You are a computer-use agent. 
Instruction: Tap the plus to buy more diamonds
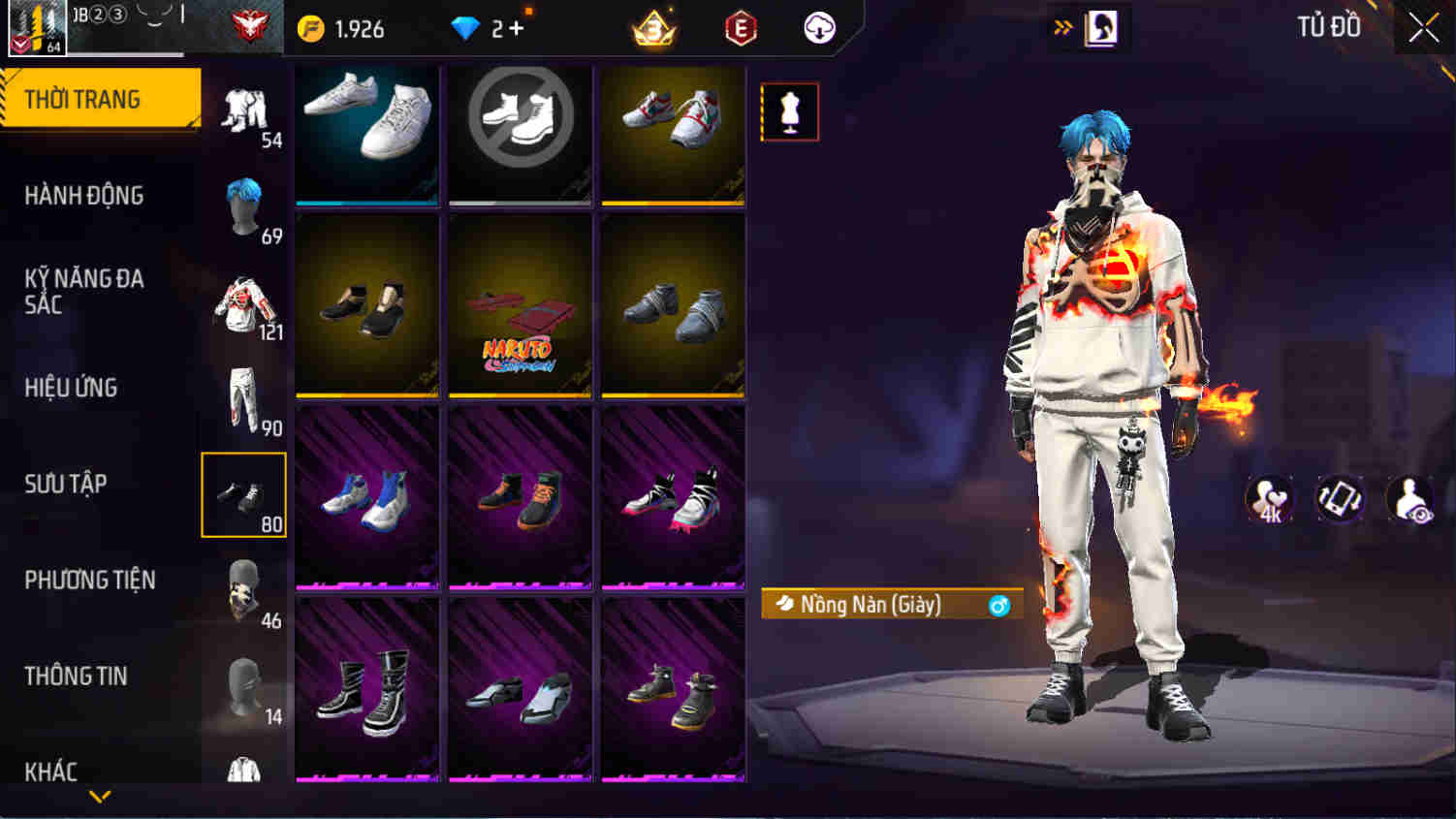519,28
